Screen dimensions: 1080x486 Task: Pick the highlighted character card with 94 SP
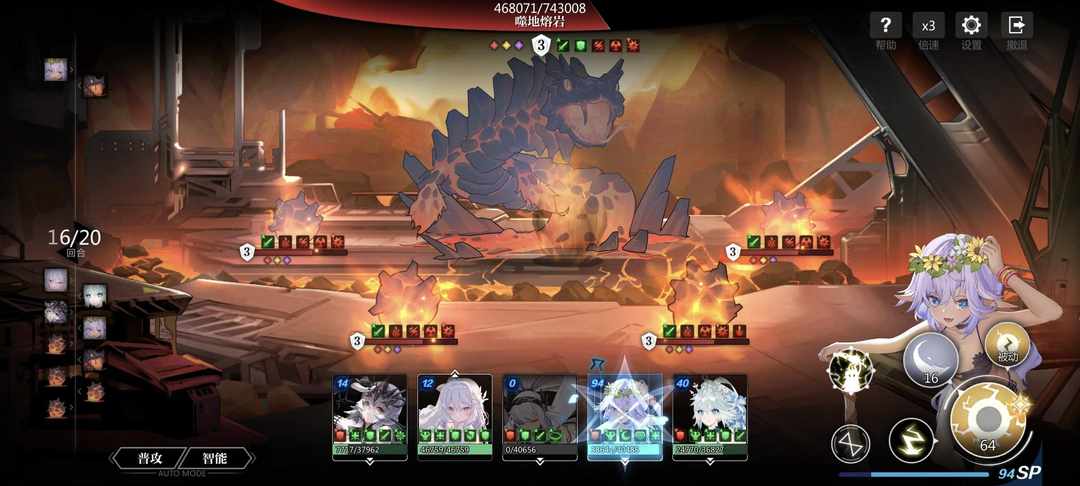tap(624, 416)
